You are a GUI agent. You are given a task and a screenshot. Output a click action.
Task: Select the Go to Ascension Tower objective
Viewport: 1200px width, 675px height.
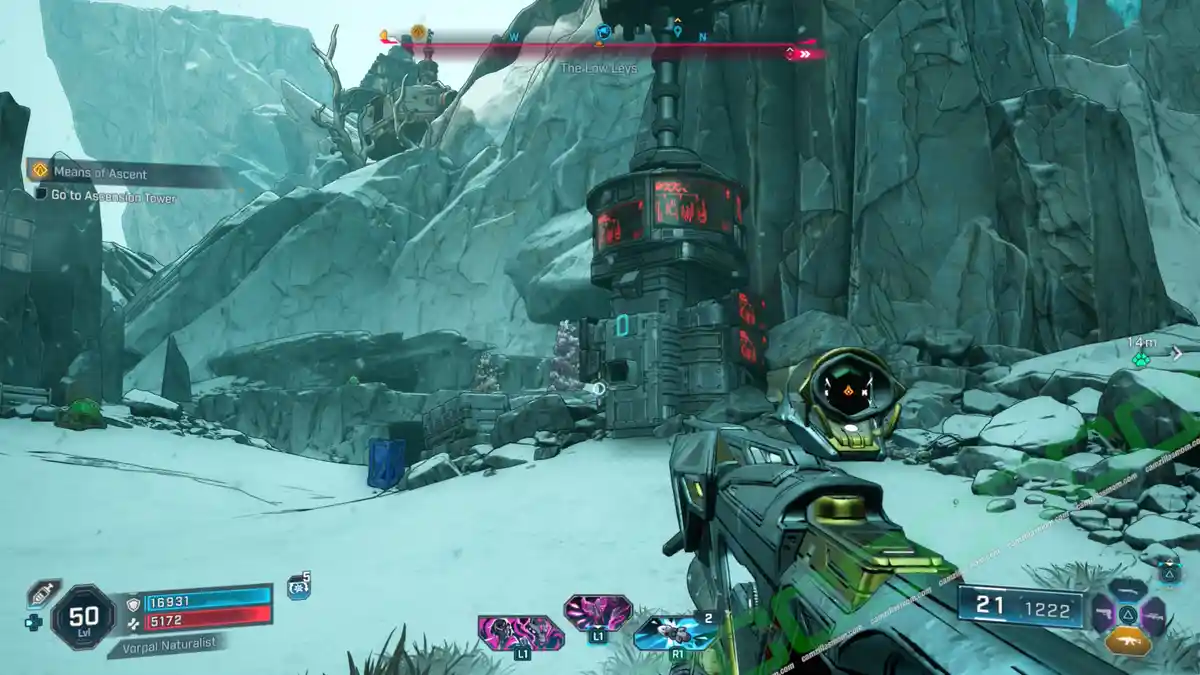coord(113,198)
